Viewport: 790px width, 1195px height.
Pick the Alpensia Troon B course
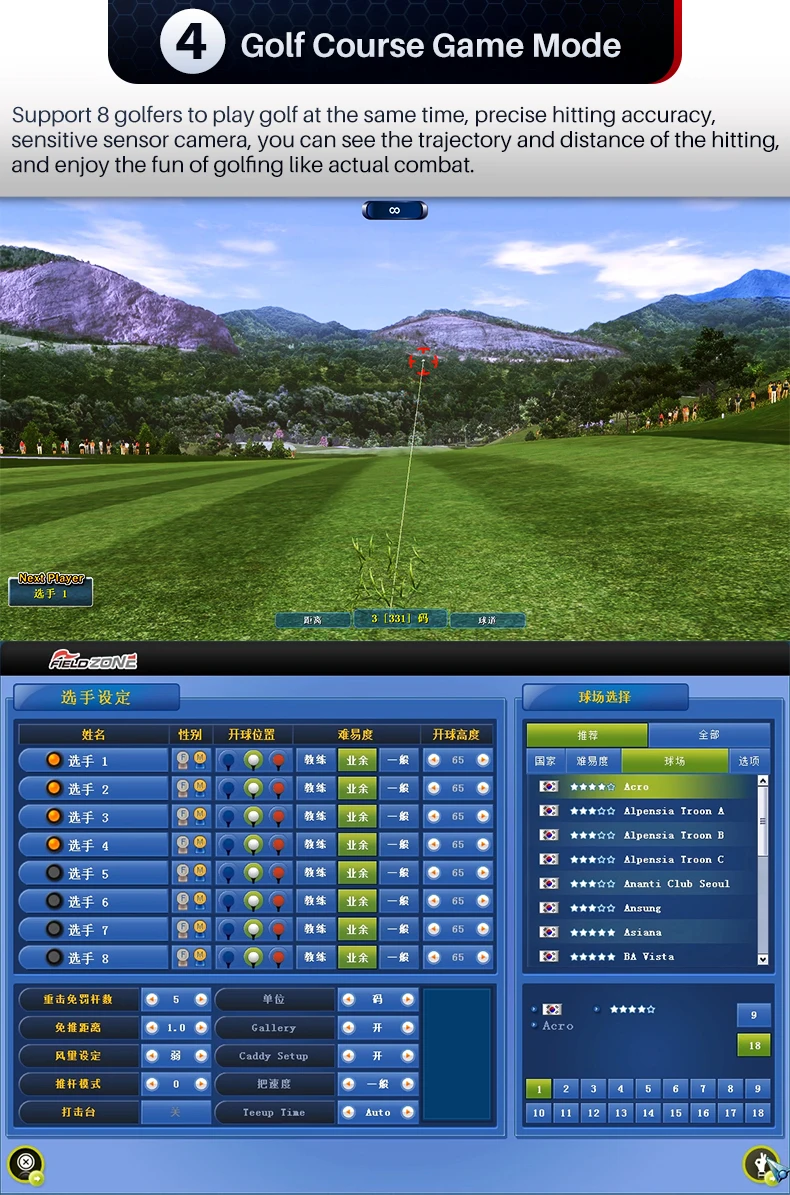(x=673, y=835)
